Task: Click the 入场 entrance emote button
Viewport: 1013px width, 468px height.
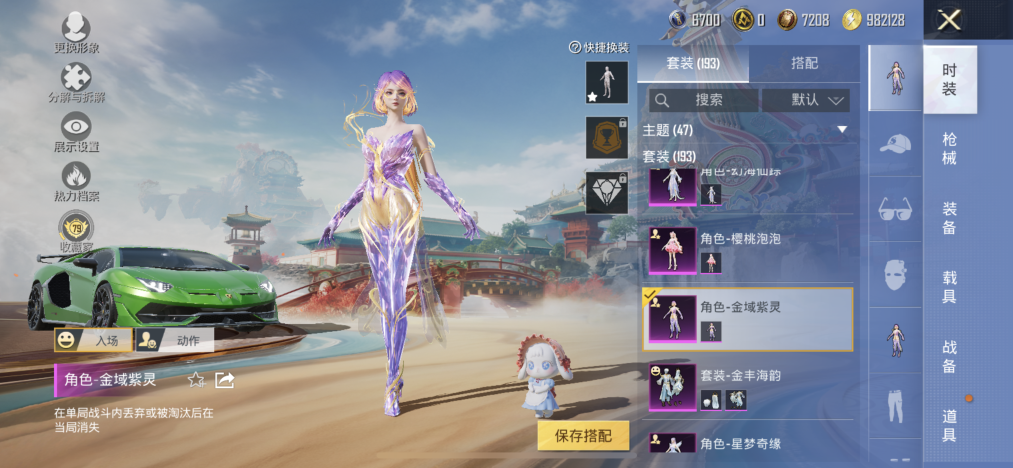Action: [x=93, y=341]
